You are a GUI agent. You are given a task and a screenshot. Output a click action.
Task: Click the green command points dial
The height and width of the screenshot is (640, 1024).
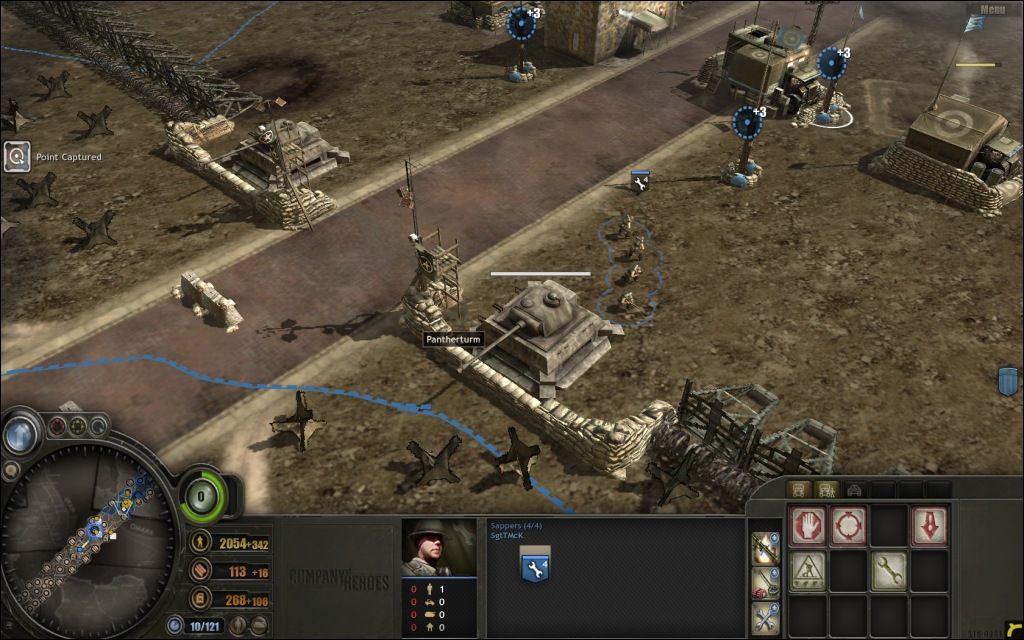click(x=201, y=495)
